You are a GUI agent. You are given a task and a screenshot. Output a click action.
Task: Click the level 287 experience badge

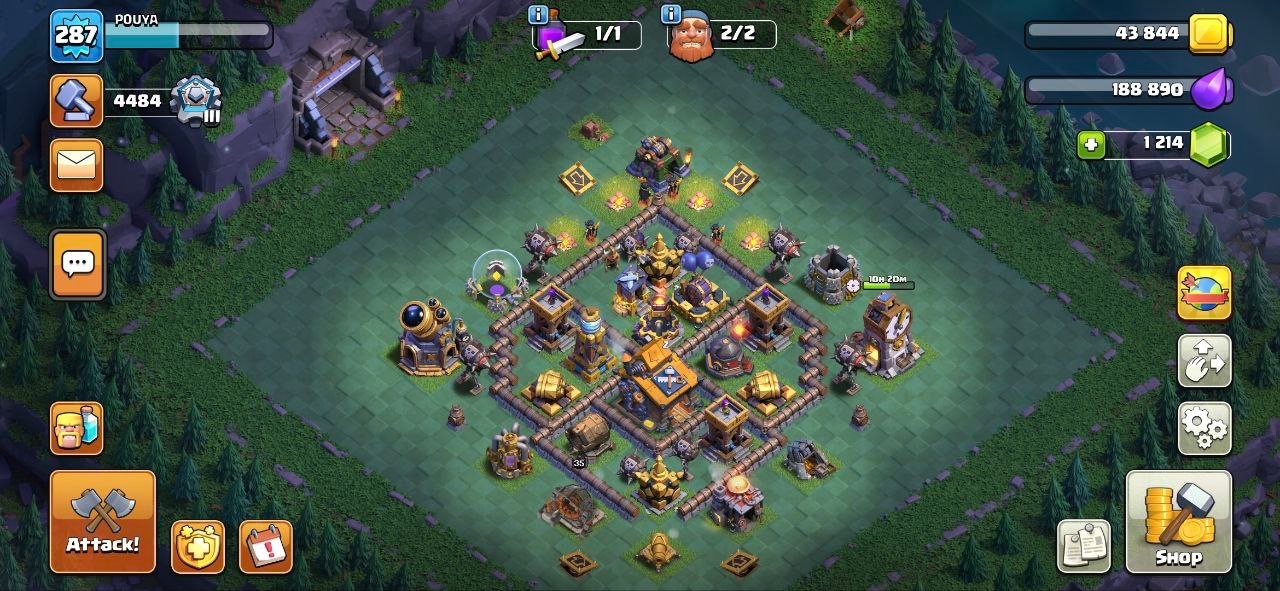point(76,35)
